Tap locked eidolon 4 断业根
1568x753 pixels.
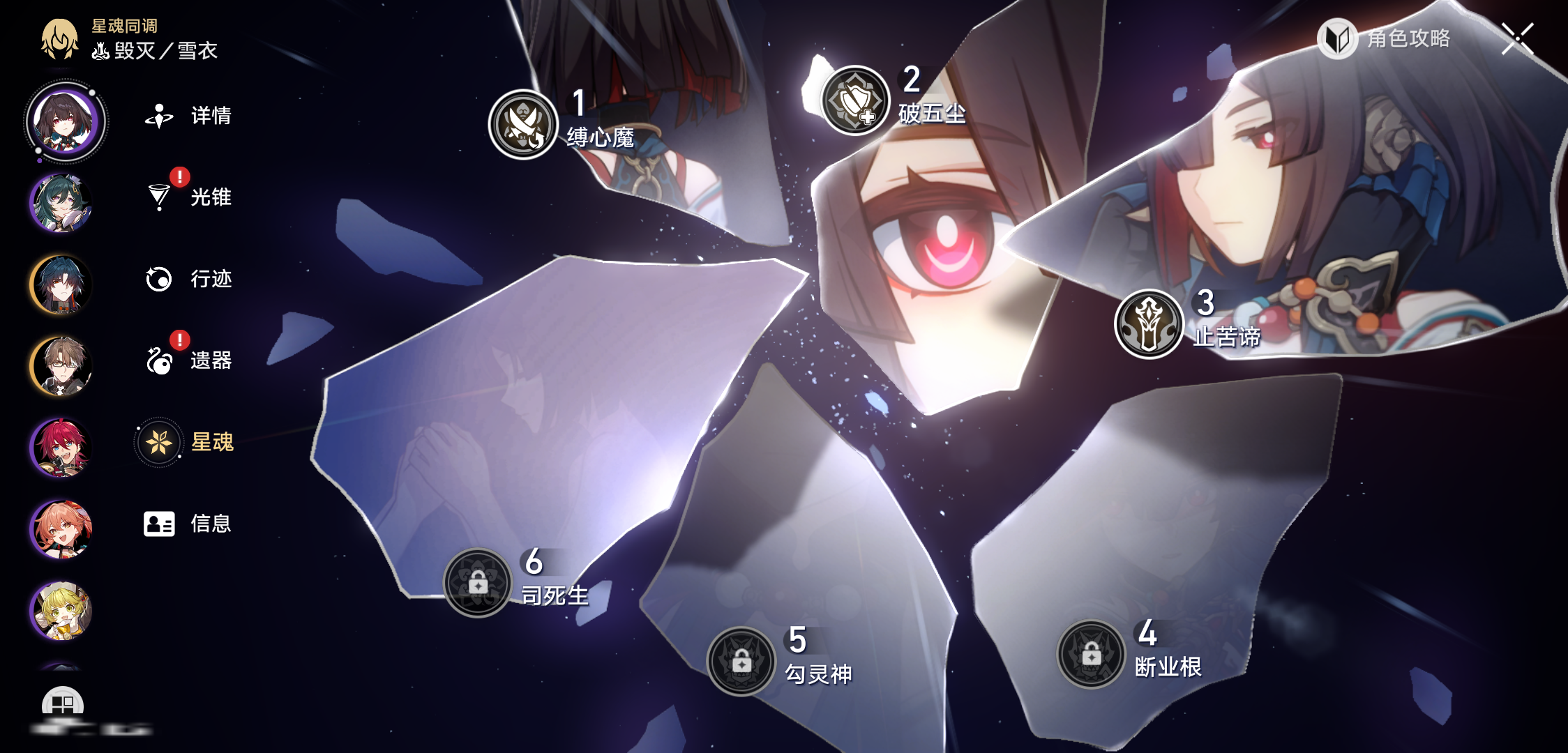coord(1092,654)
